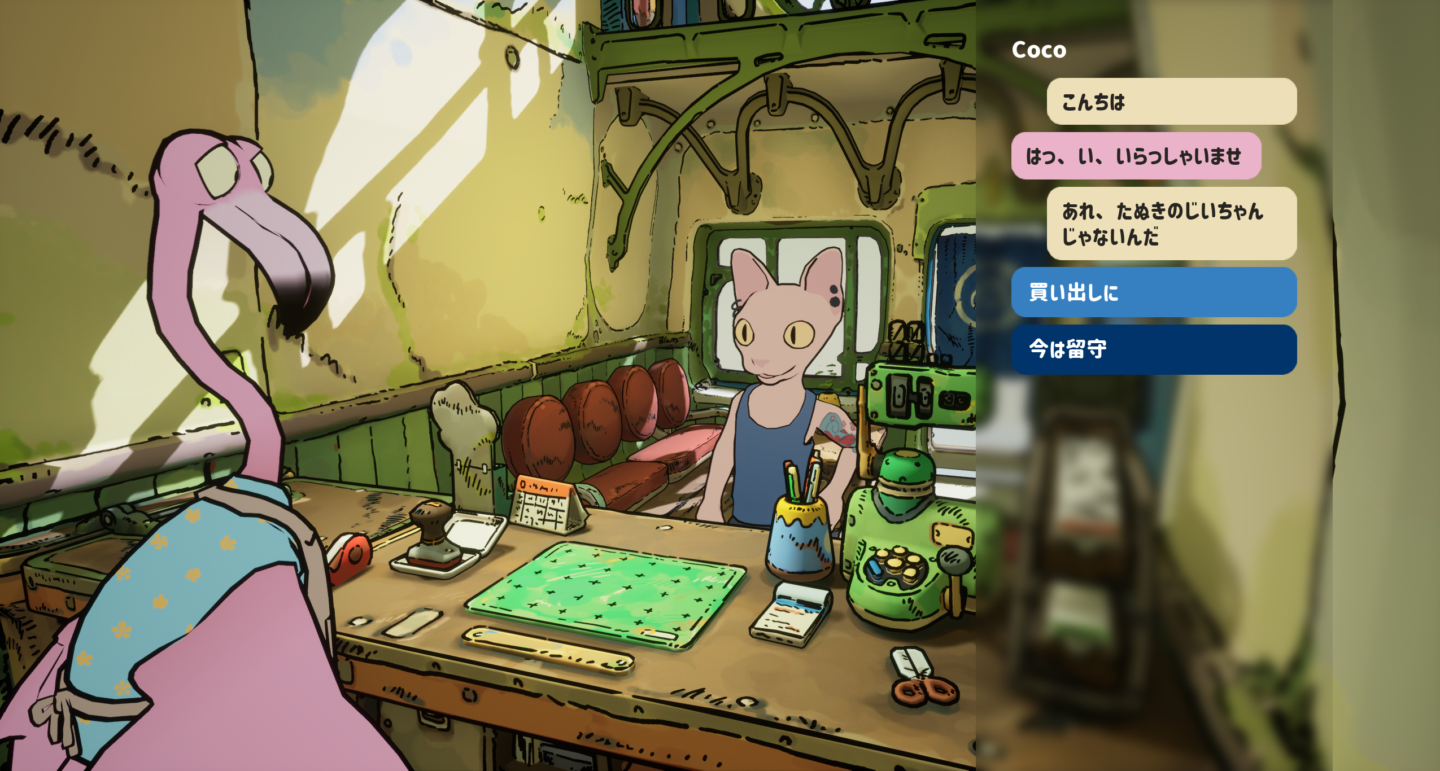Select the blue 買い出しに dialogue choice

point(1154,291)
